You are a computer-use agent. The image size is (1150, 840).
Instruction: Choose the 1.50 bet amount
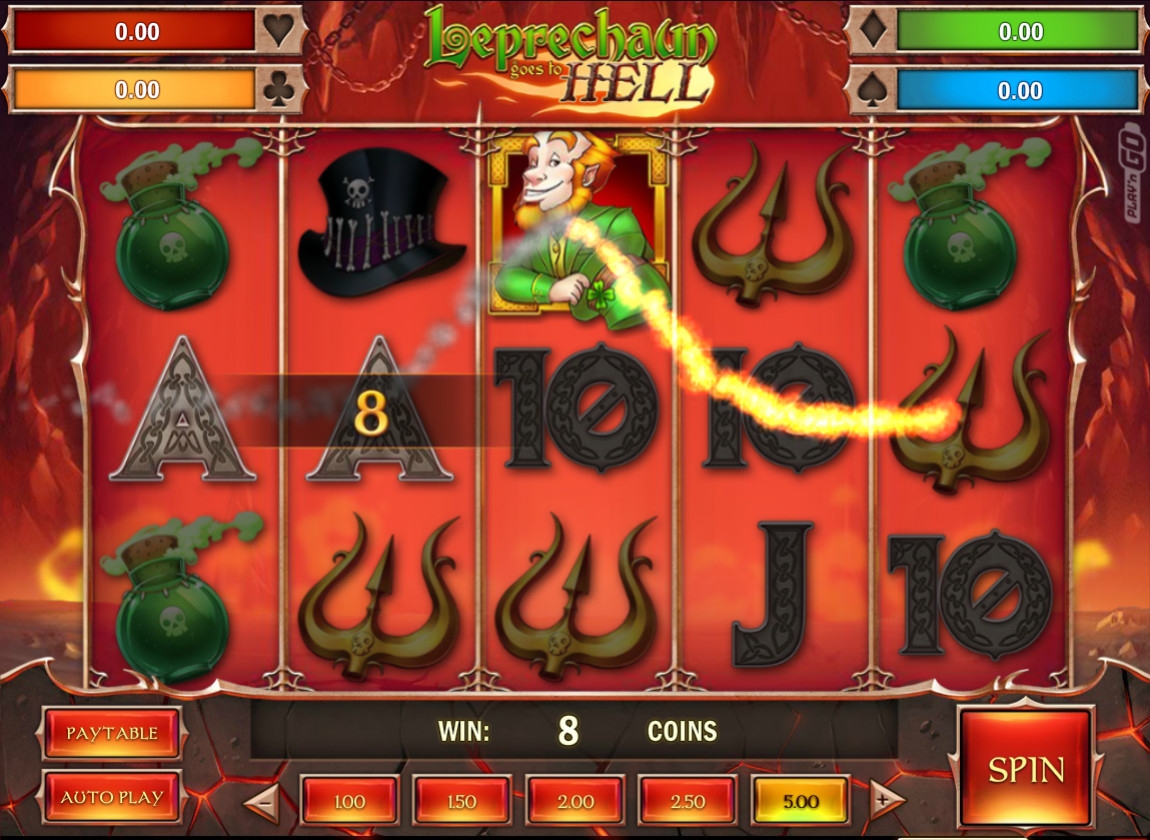pyautogui.click(x=462, y=801)
